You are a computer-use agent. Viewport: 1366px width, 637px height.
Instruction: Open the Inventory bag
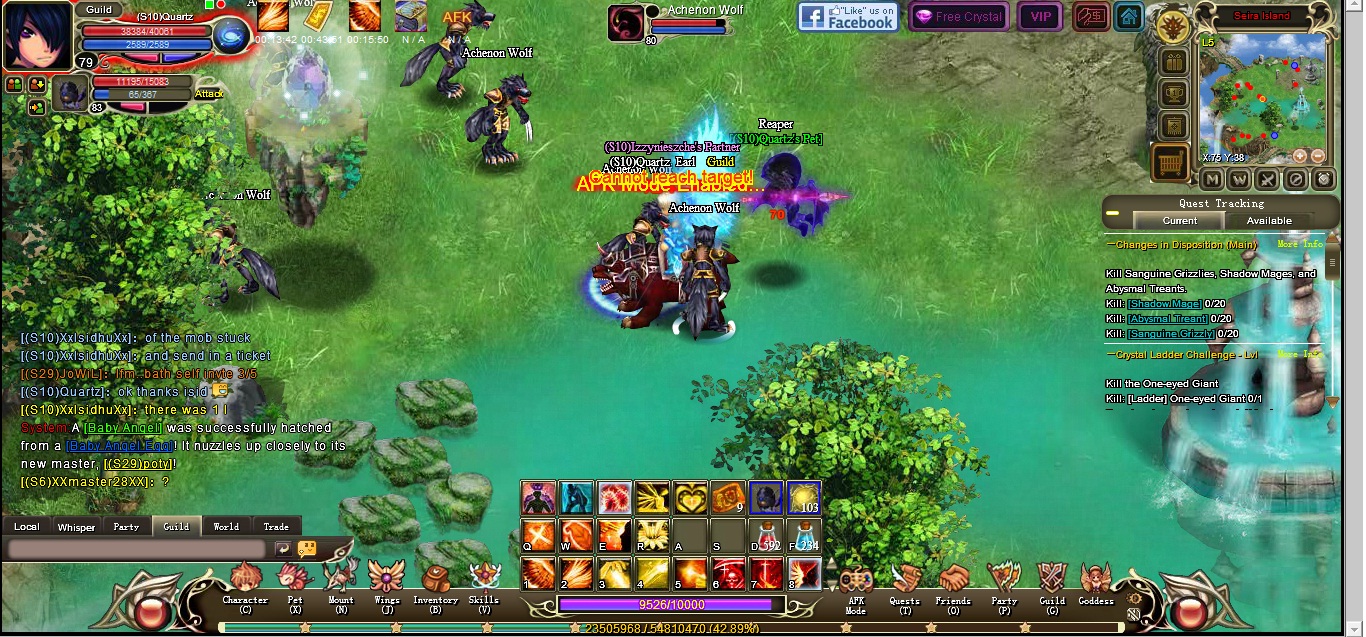point(435,581)
